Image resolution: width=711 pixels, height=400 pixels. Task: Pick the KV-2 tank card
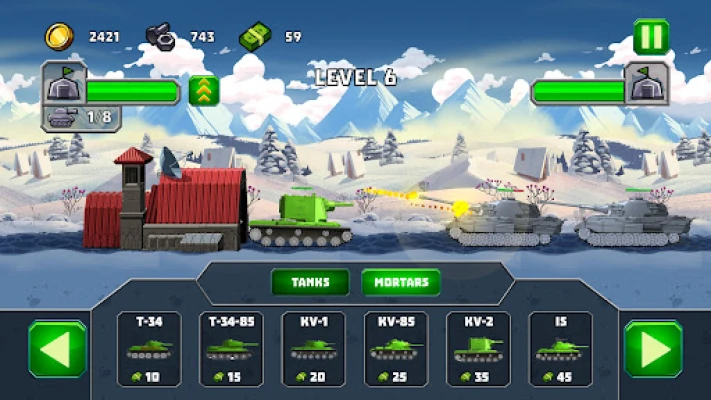(478, 349)
